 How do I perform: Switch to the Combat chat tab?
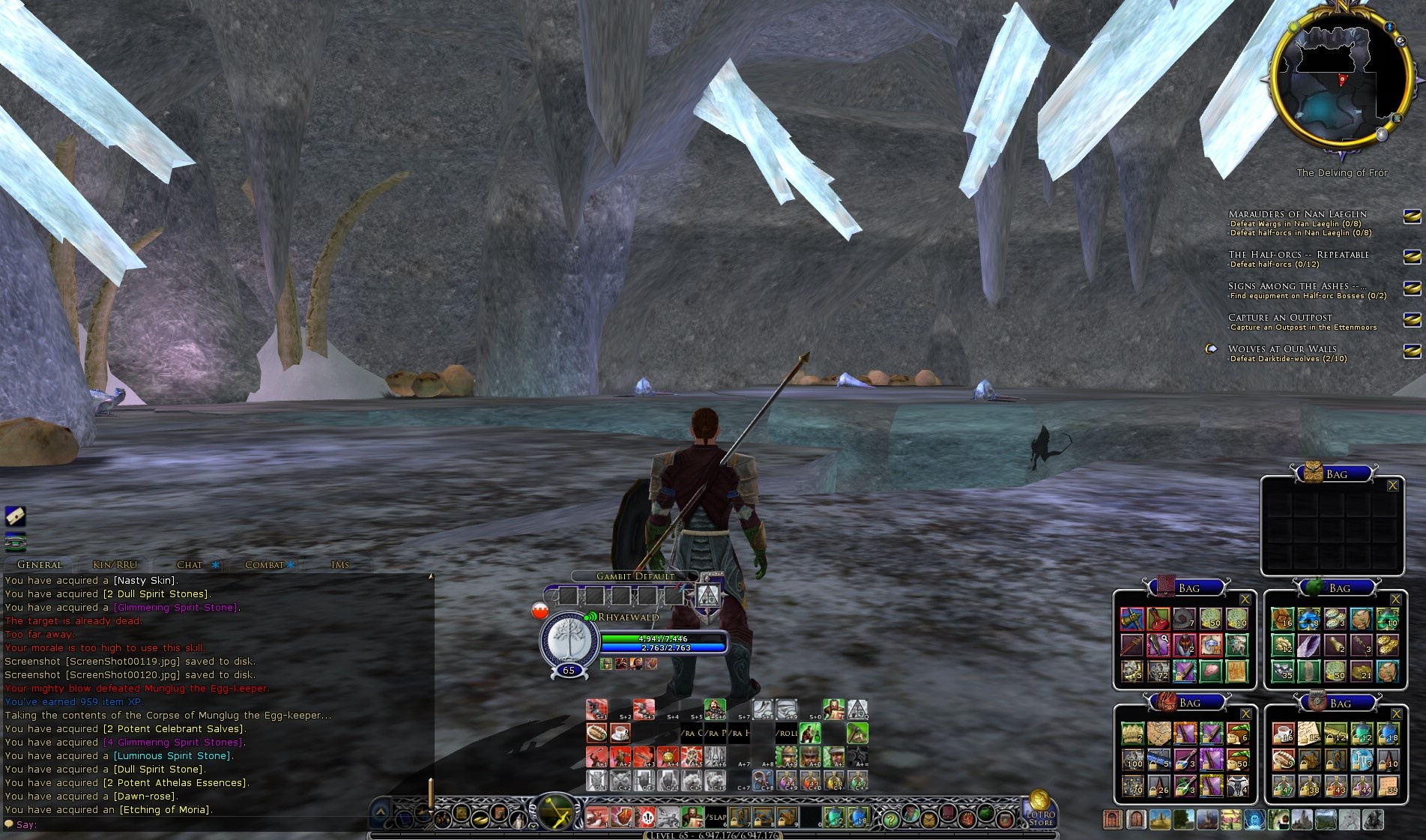[x=265, y=564]
